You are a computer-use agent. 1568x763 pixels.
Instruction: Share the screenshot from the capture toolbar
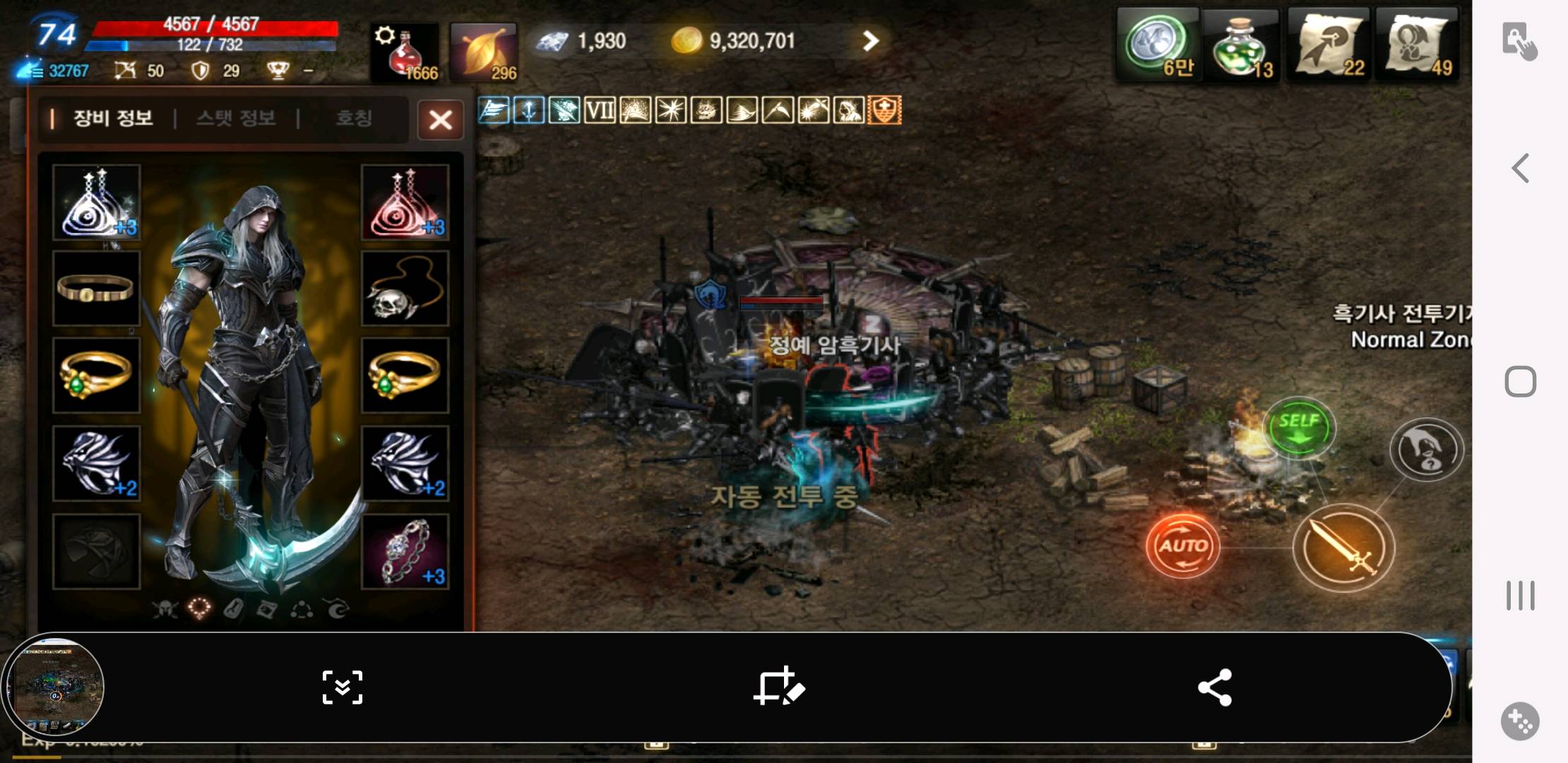click(1215, 687)
